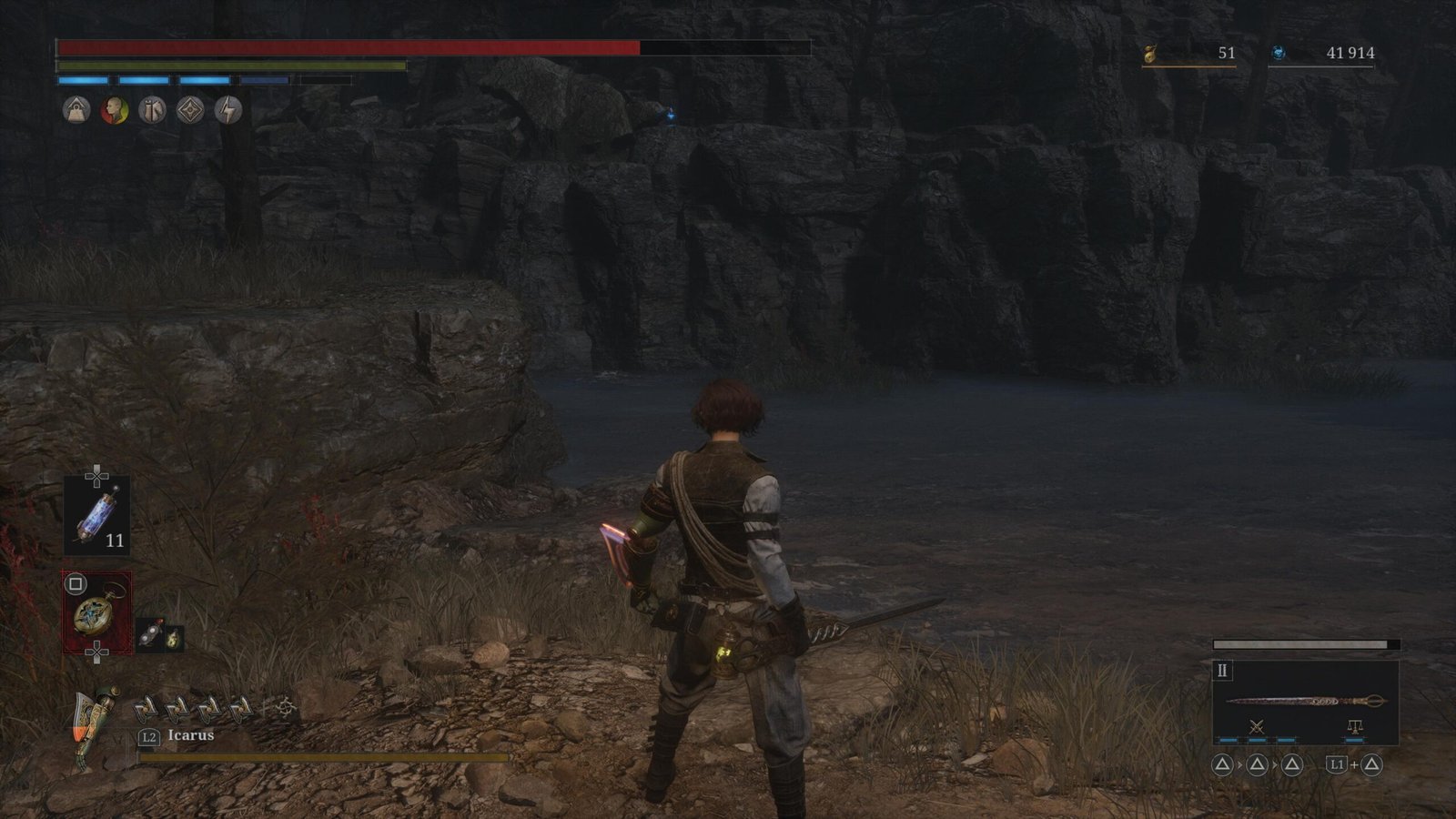Click the balance scales weapon icon

(1354, 726)
